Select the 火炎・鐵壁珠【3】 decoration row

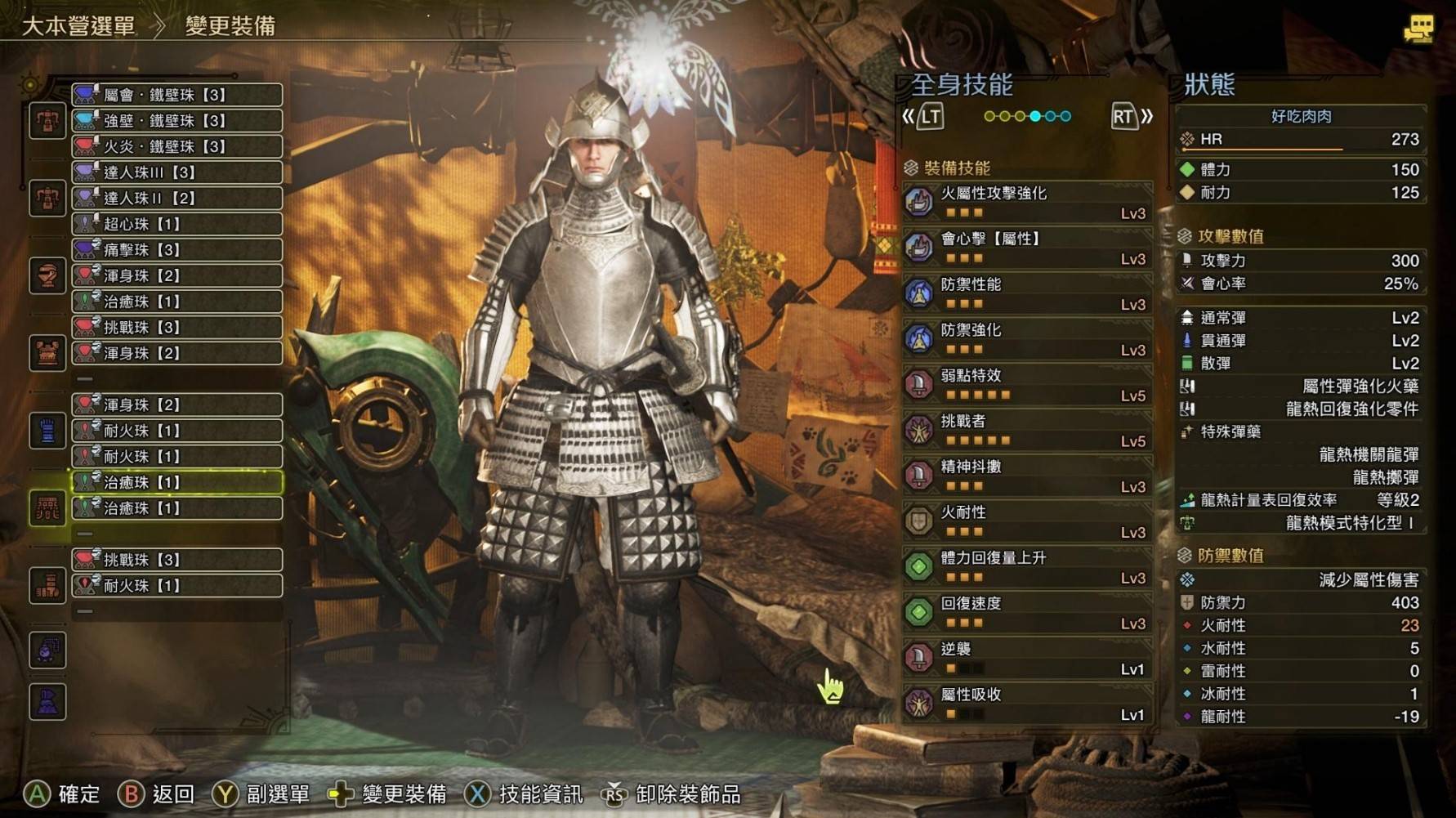tap(177, 147)
